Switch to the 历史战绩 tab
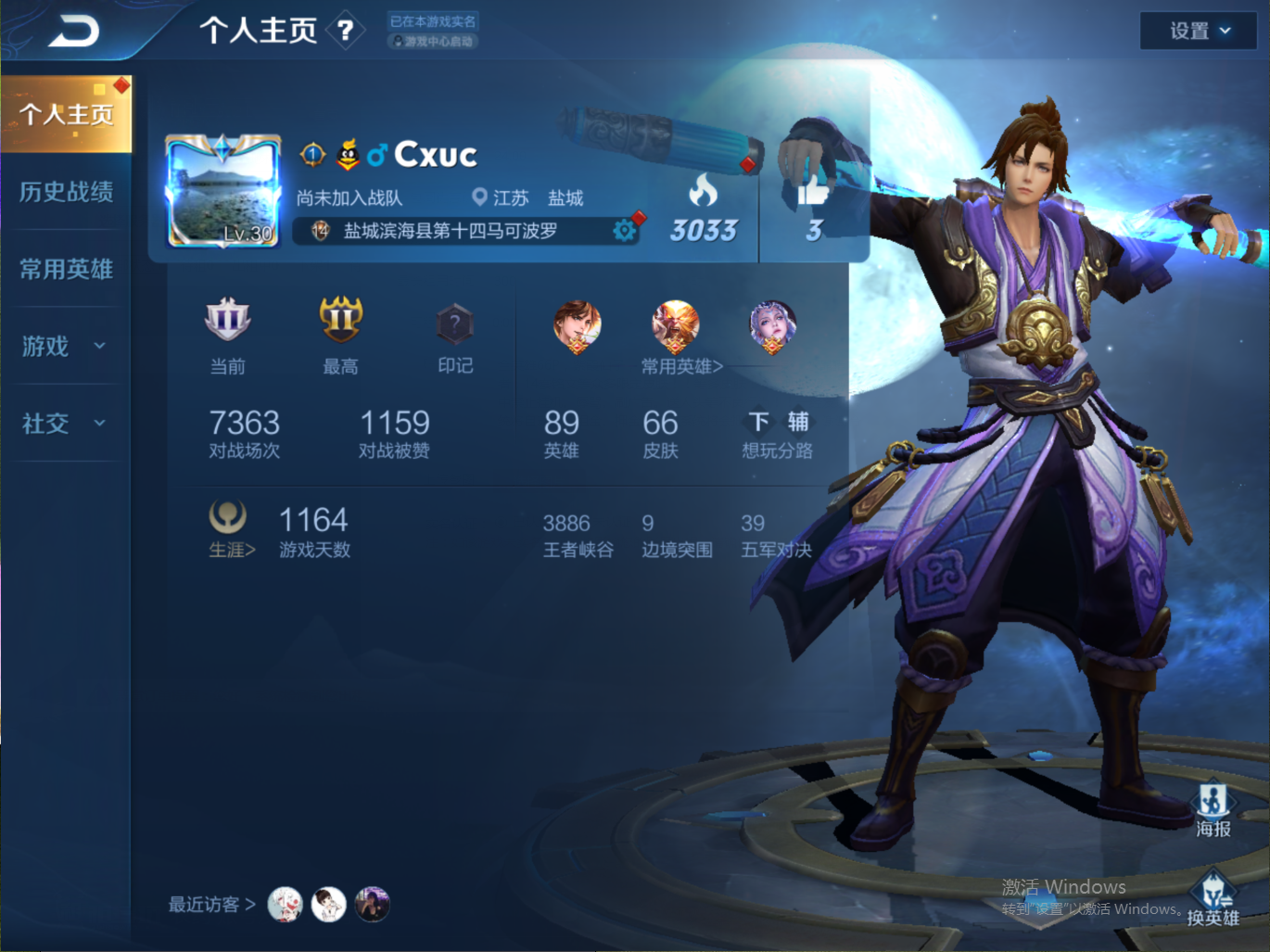Image resolution: width=1270 pixels, height=952 pixels. (66, 192)
